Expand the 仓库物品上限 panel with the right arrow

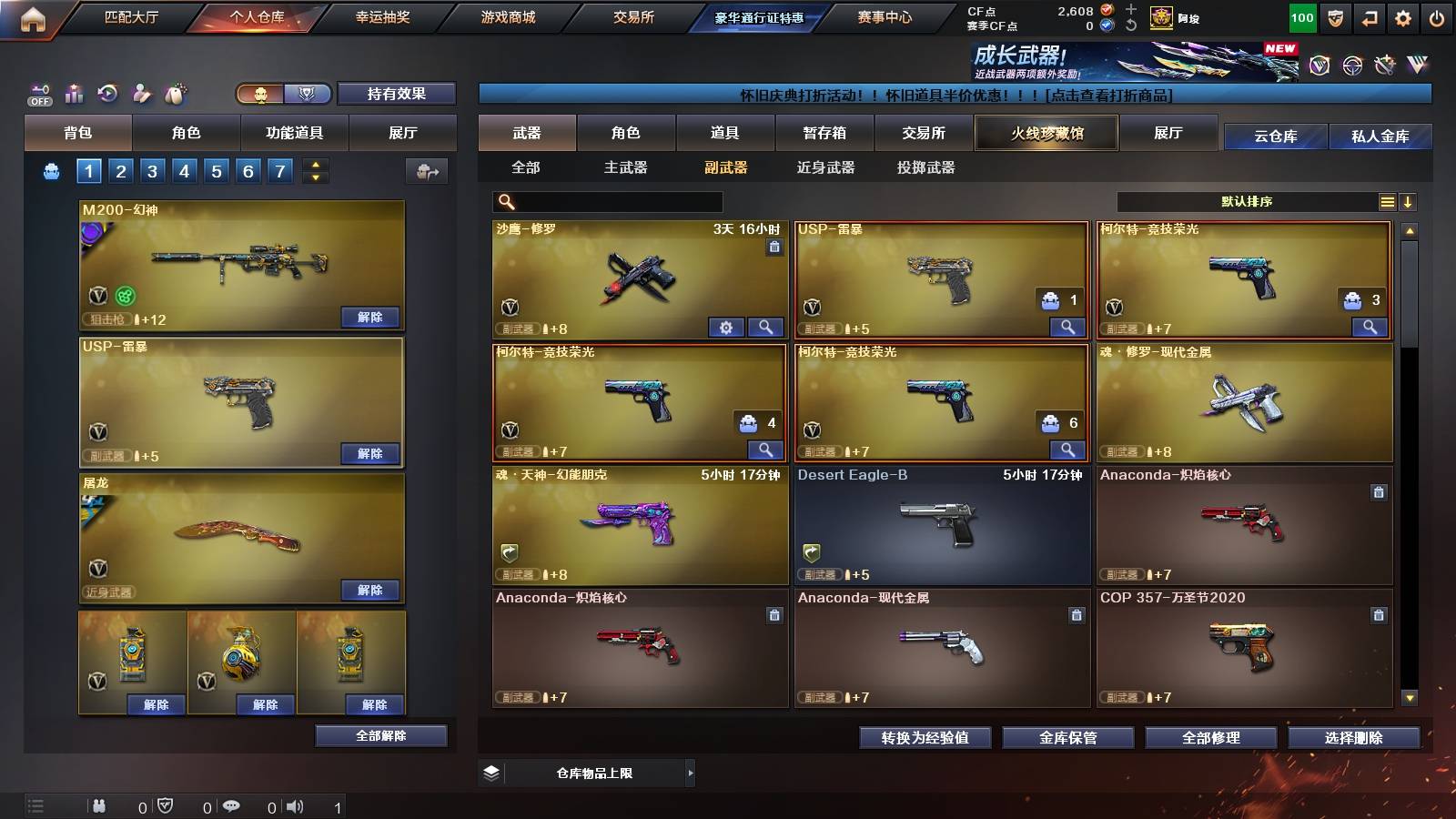tap(692, 772)
